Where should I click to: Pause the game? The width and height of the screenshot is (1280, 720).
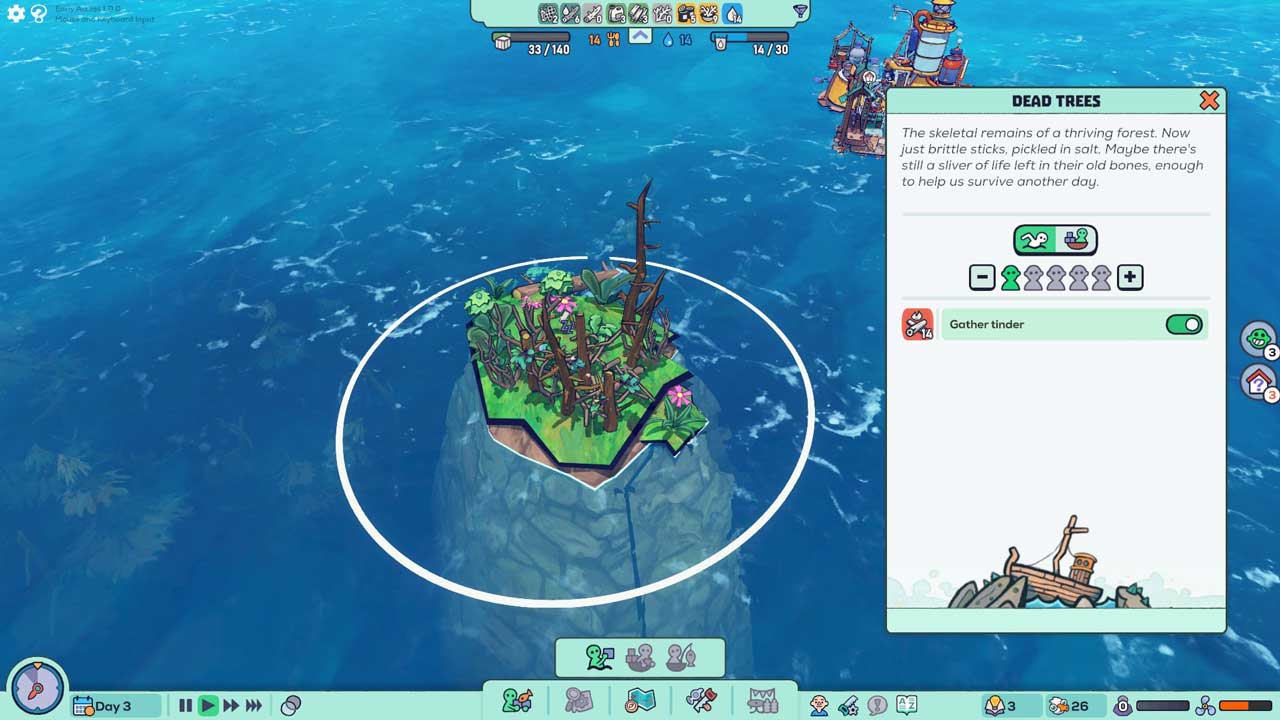185,706
